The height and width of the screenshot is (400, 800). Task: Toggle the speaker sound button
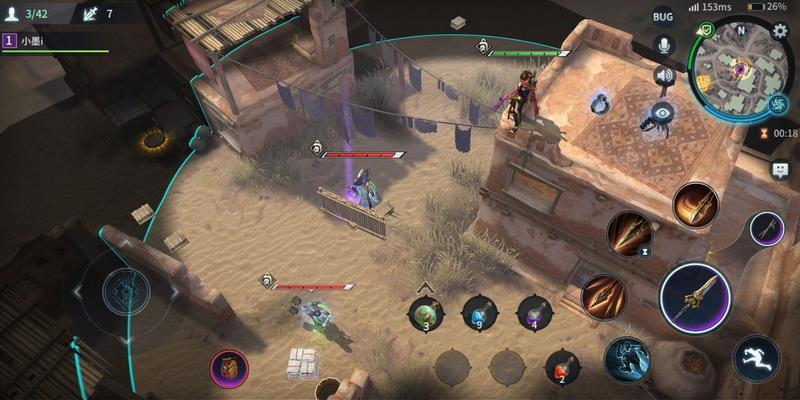(x=663, y=76)
